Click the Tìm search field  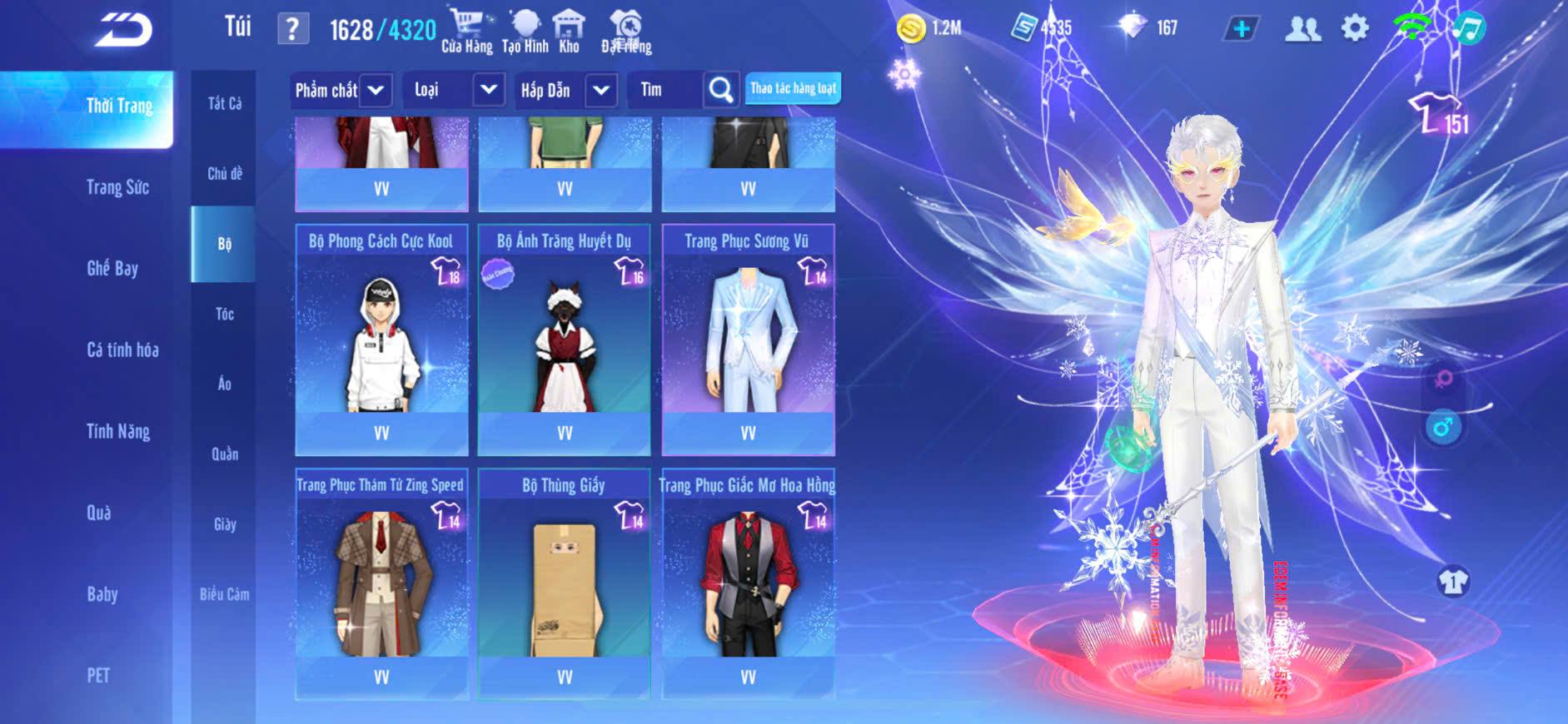pyautogui.click(x=666, y=90)
